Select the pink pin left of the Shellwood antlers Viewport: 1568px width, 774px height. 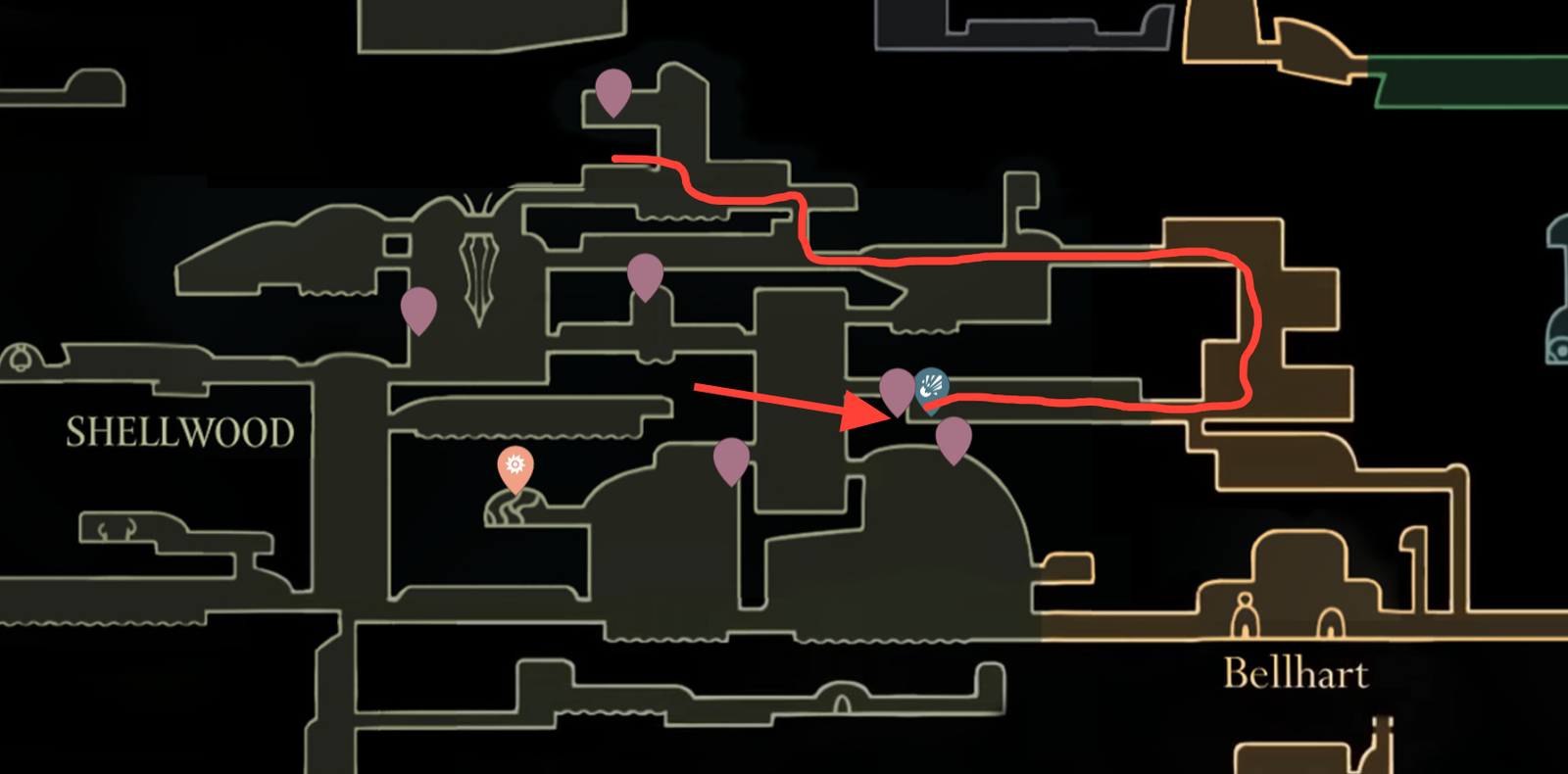[419, 310]
